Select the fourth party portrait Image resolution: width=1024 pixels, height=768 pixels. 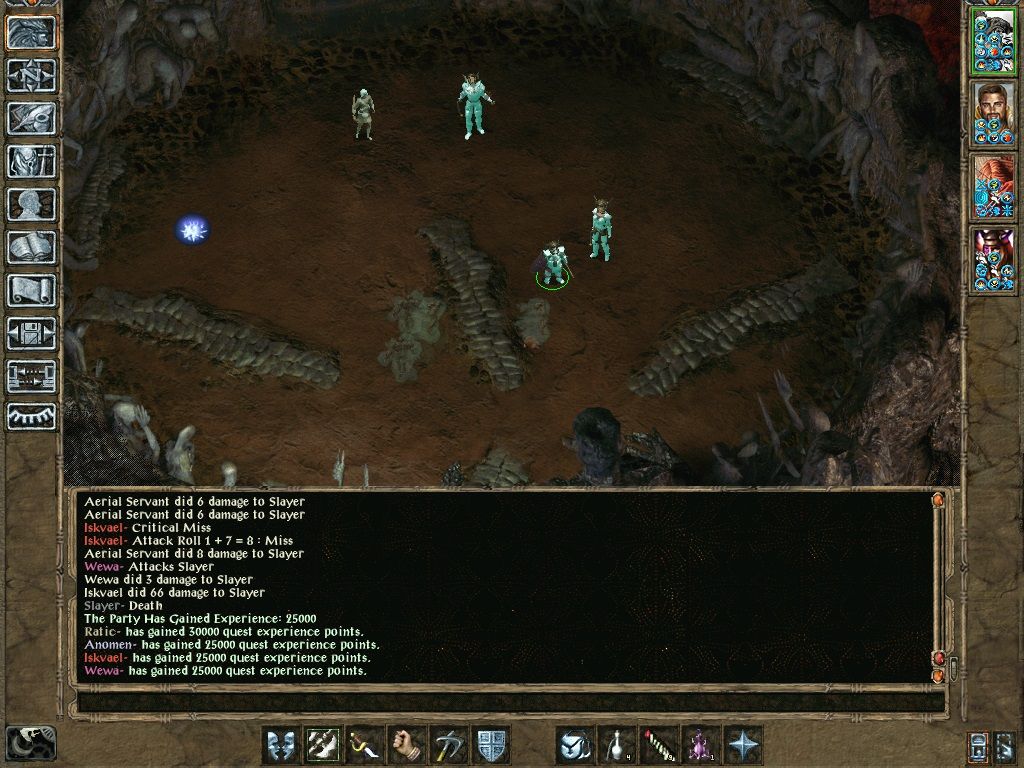994,260
